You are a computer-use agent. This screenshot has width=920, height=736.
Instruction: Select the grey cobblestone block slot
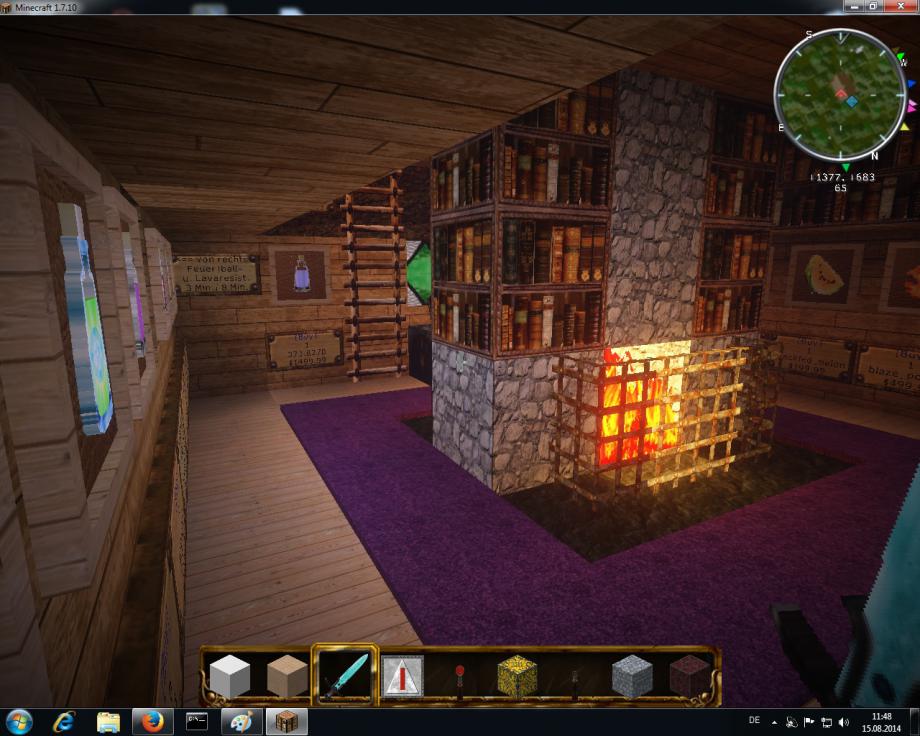(x=631, y=677)
